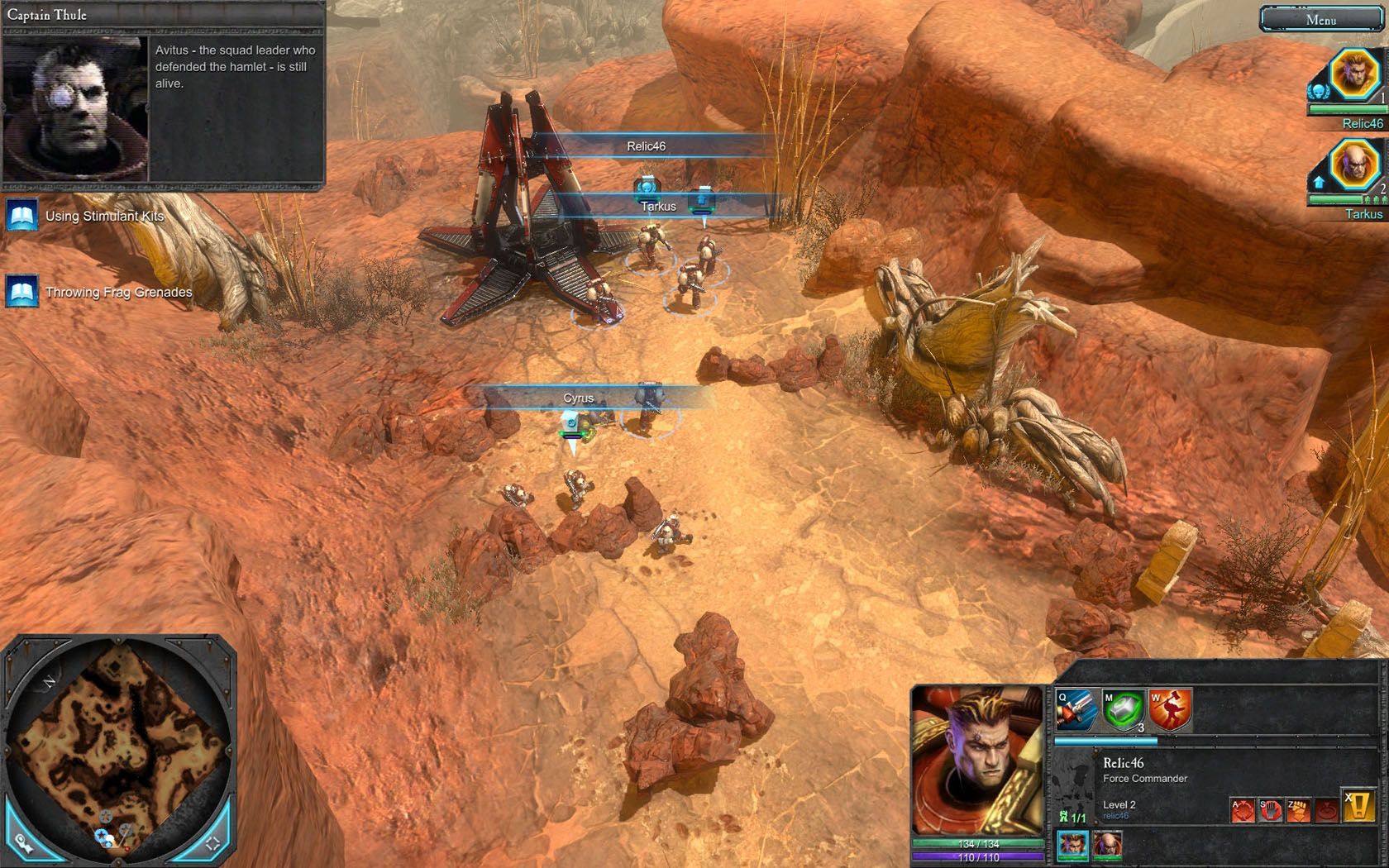Open the Using Stimulant Kits tutorial
Image resolution: width=1389 pixels, height=868 pixels.
(x=104, y=217)
